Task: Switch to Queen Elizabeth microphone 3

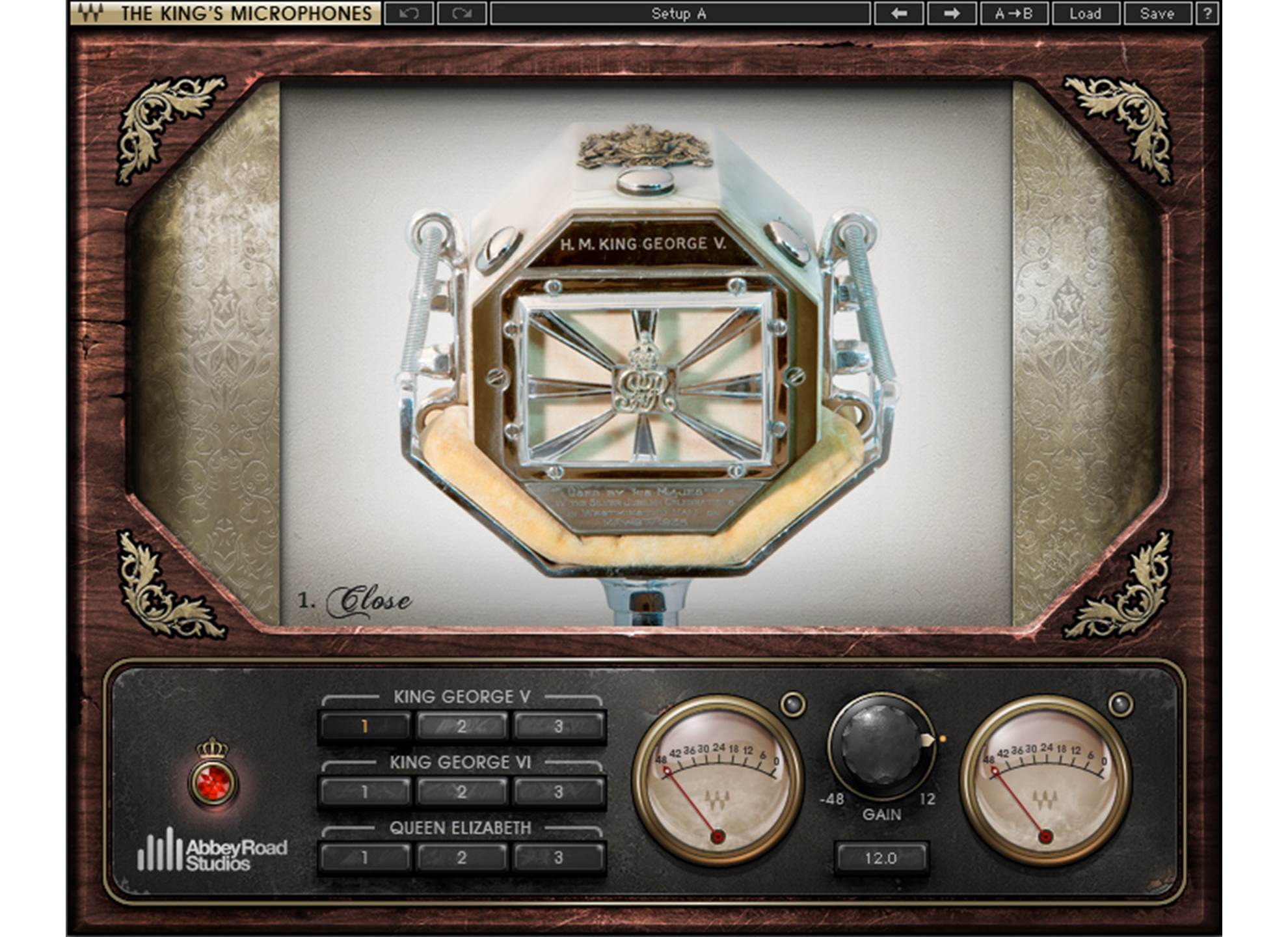Action: pos(558,858)
